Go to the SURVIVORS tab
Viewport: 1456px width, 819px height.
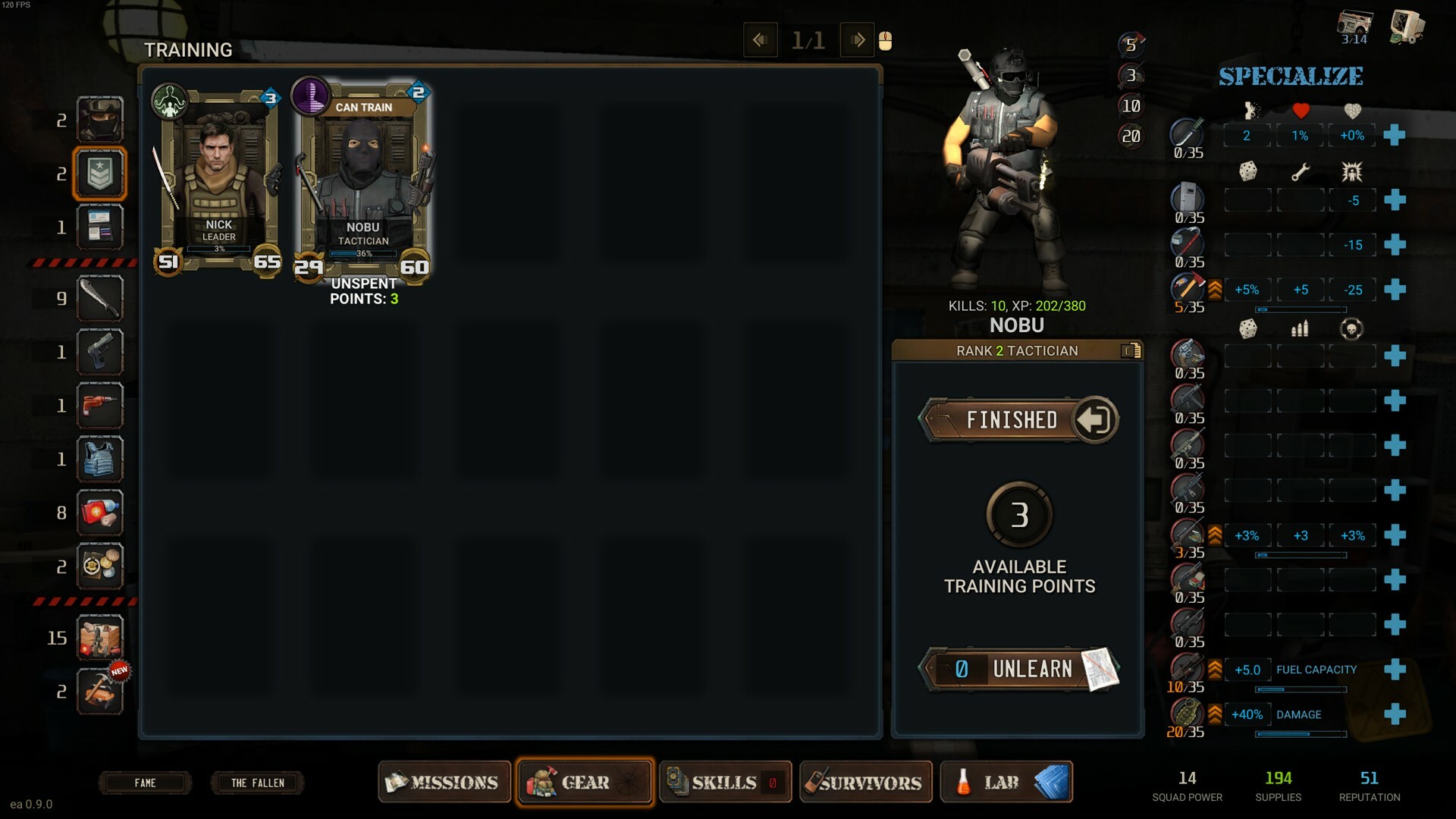point(865,782)
